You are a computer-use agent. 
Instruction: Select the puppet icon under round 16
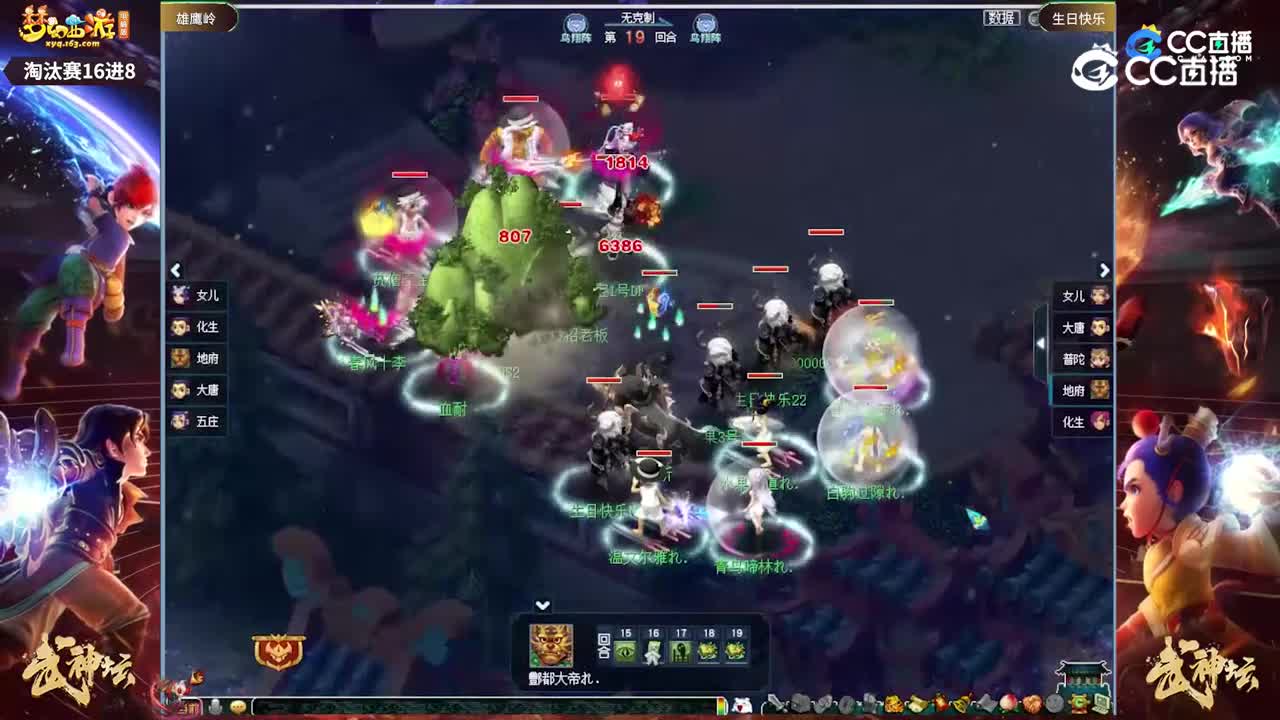[x=652, y=650]
